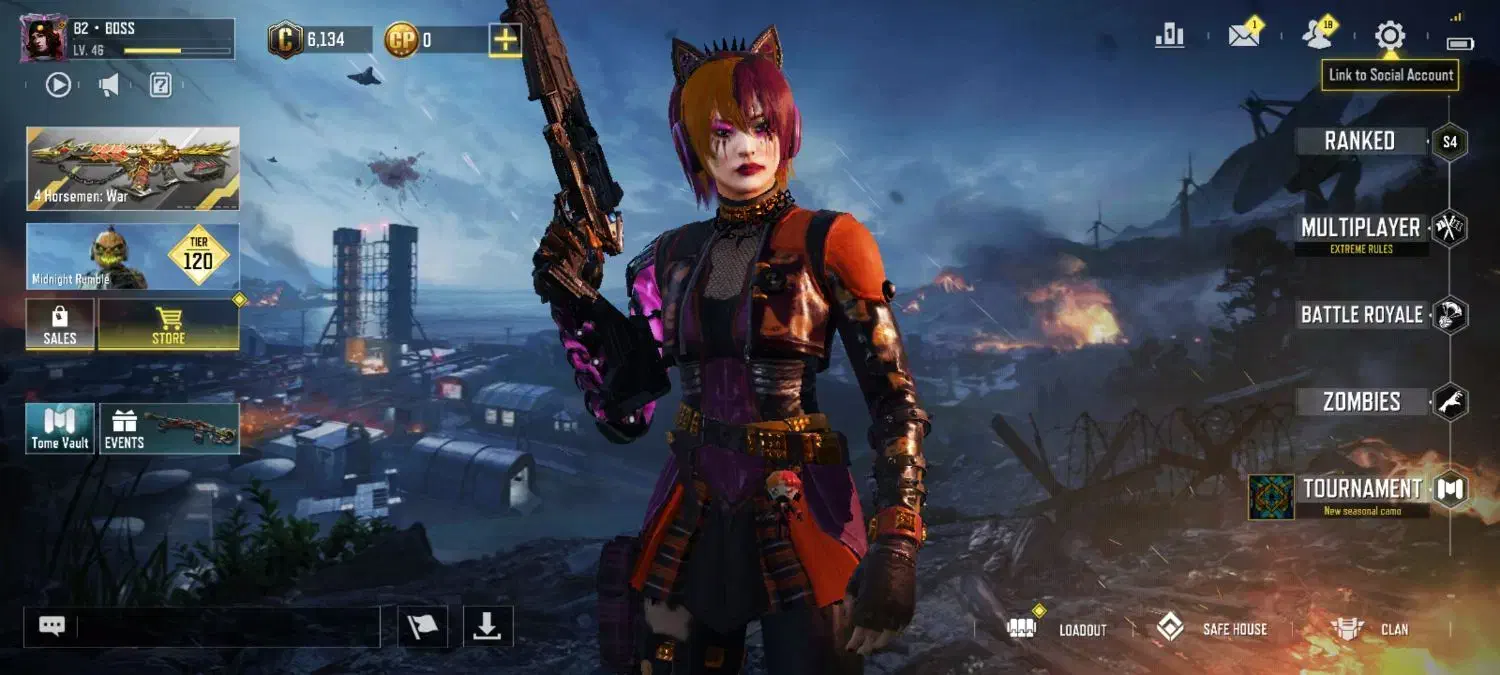Open the Ranked mode
1500x675 pixels.
[x=1360, y=141]
